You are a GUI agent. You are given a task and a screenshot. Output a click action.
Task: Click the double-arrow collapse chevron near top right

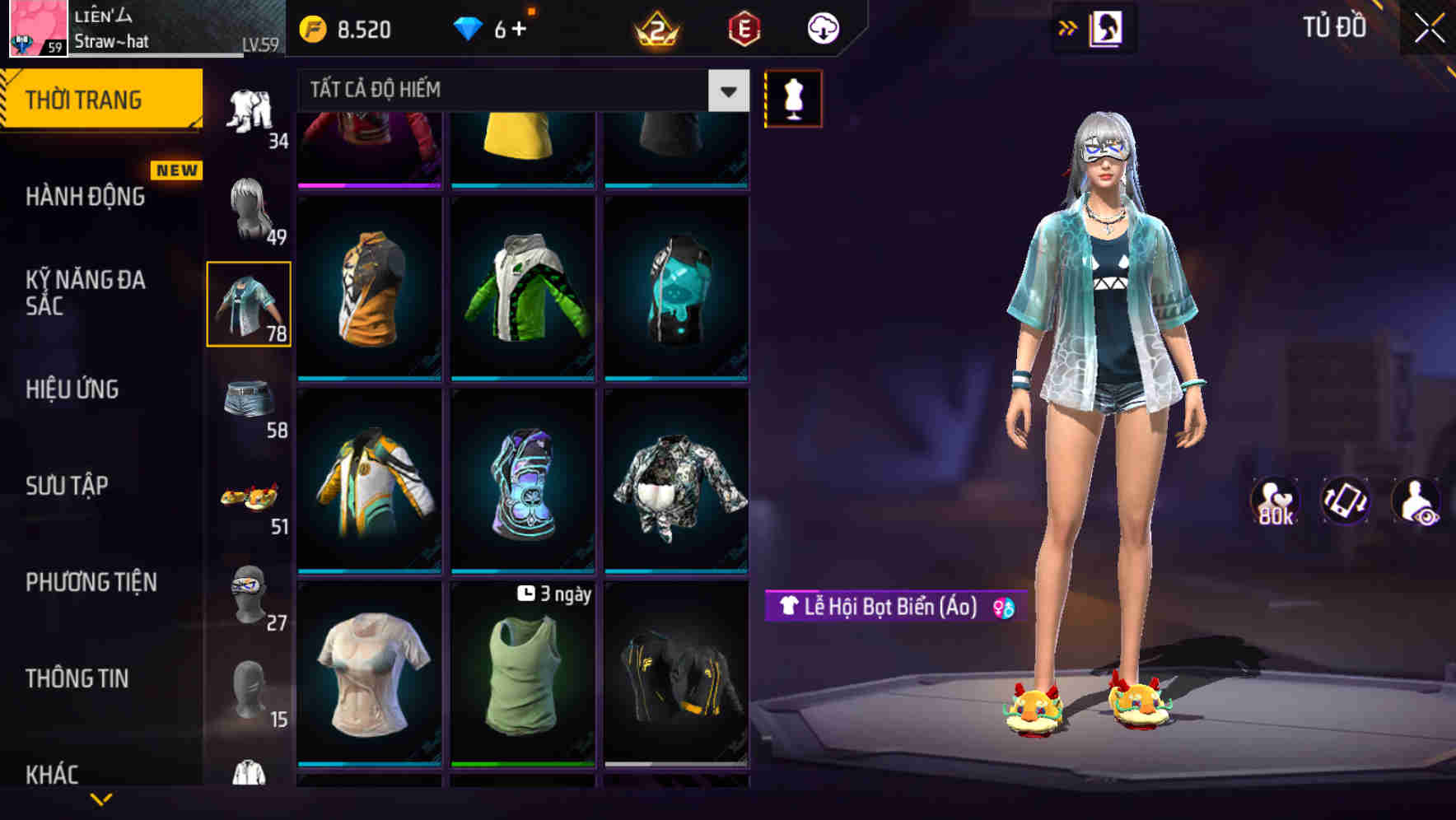click(1068, 27)
